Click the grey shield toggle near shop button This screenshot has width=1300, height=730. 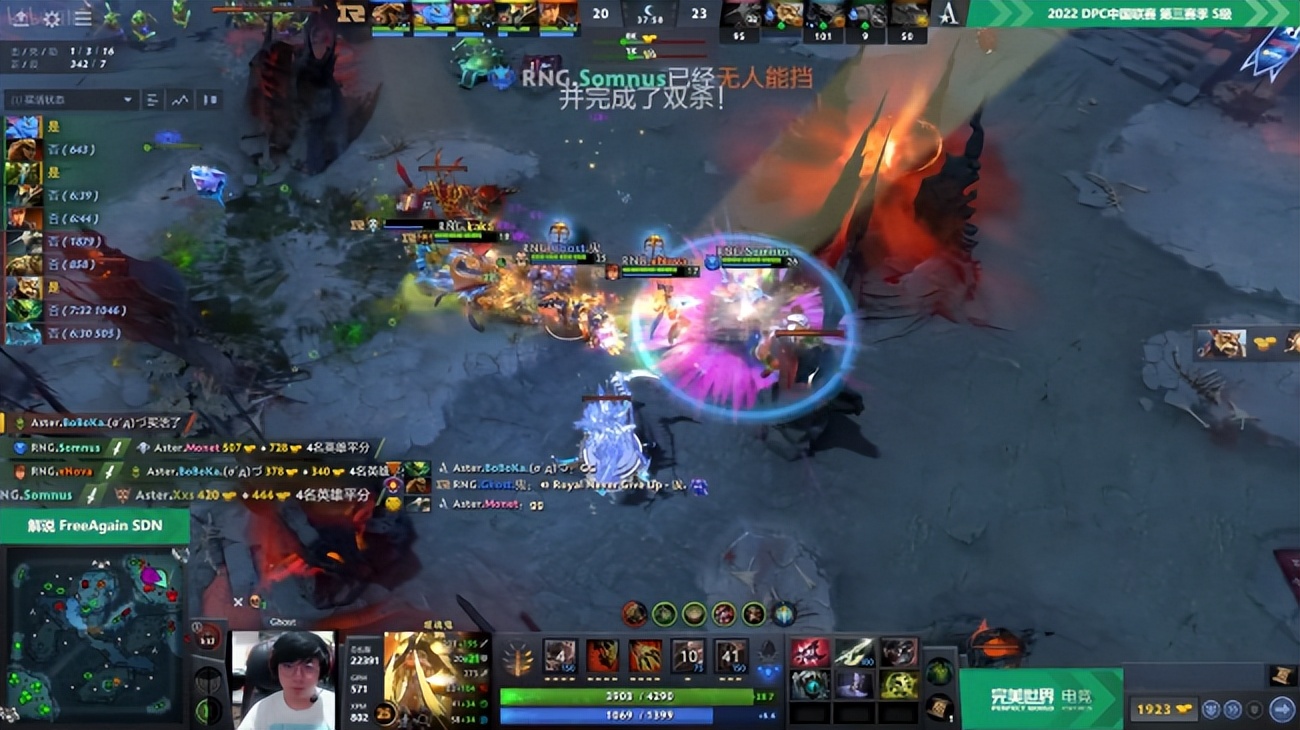click(1254, 708)
